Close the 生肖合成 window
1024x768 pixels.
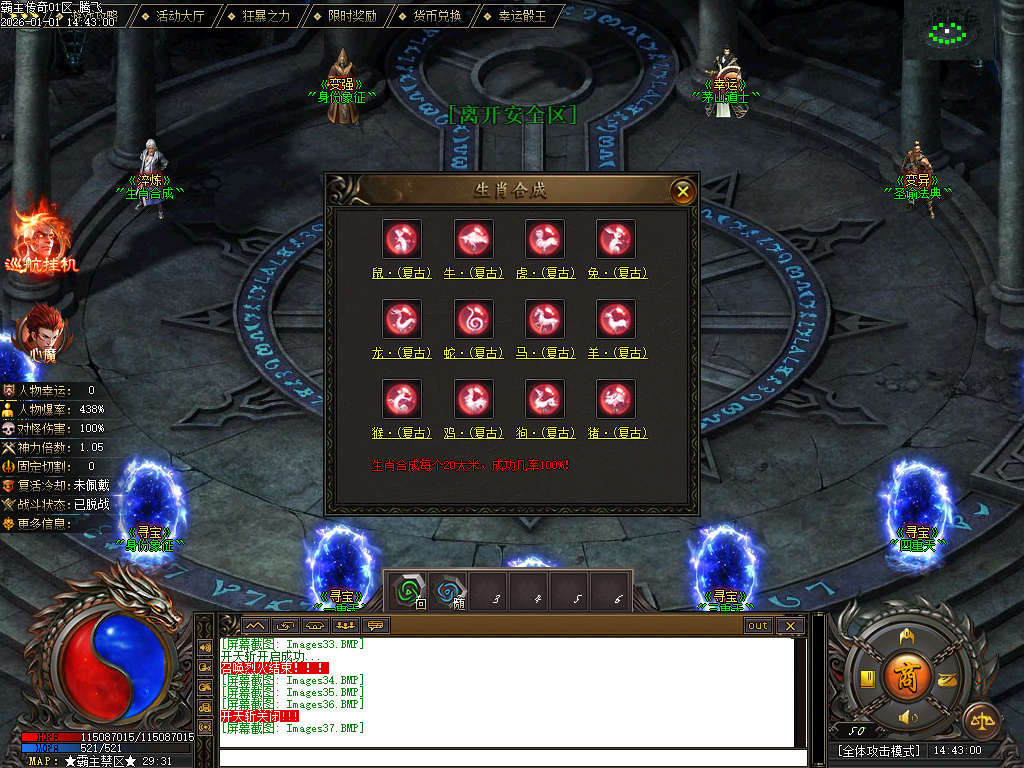point(682,190)
